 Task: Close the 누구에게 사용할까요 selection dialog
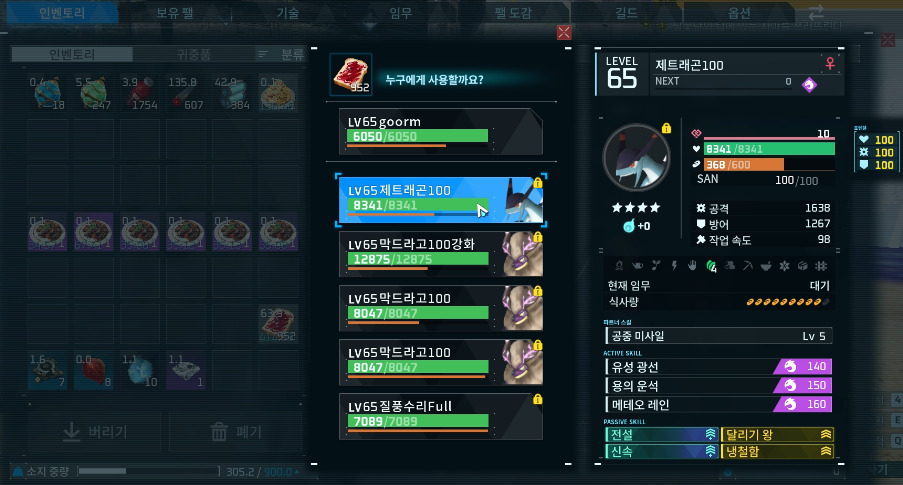pyautogui.click(x=564, y=33)
